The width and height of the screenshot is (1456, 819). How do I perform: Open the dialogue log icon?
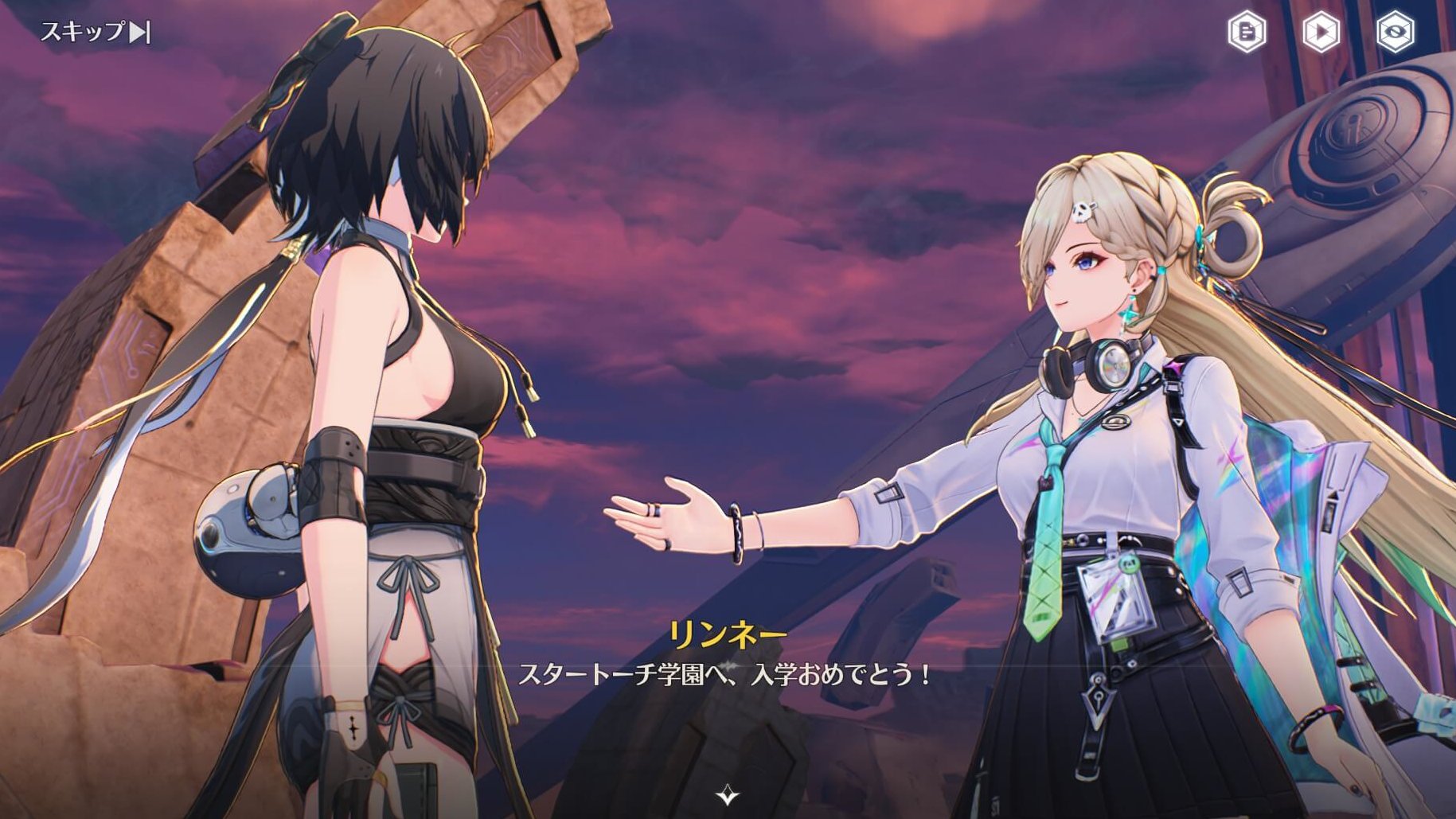(1246, 33)
